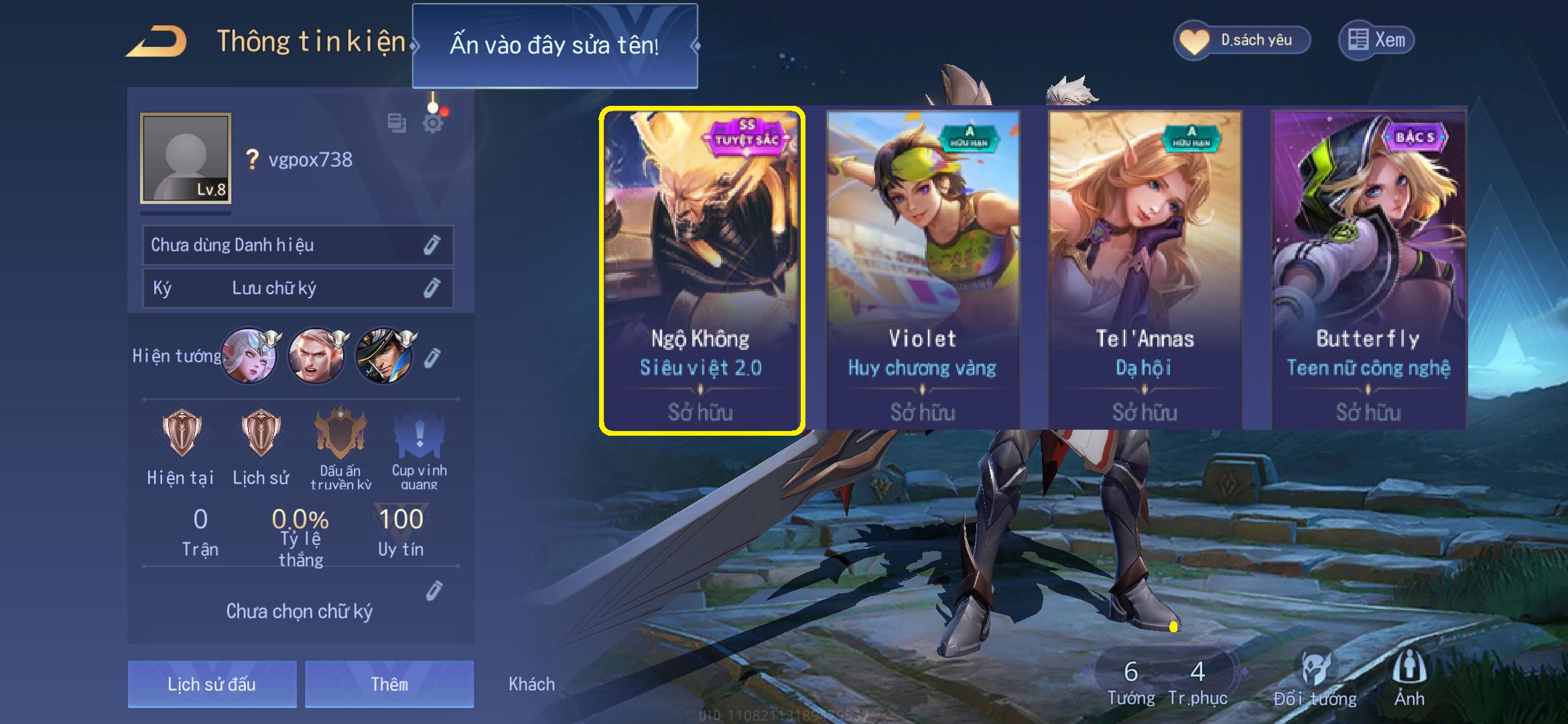Select the Violet Huy chương vàng card
The height and width of the screenshot is (724, 1568).
(x=923, y=271)
